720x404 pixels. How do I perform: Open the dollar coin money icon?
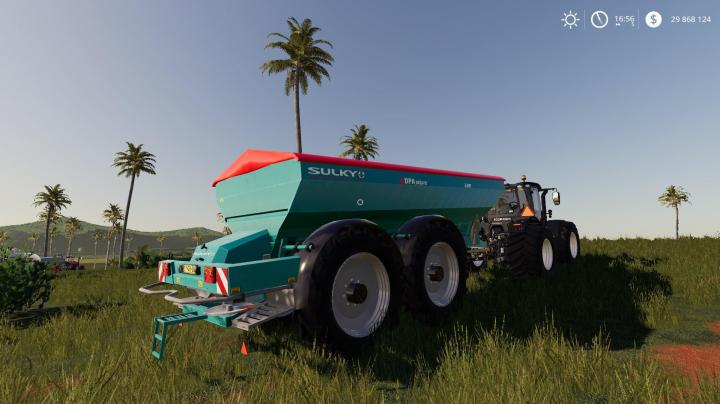point(653,19)
